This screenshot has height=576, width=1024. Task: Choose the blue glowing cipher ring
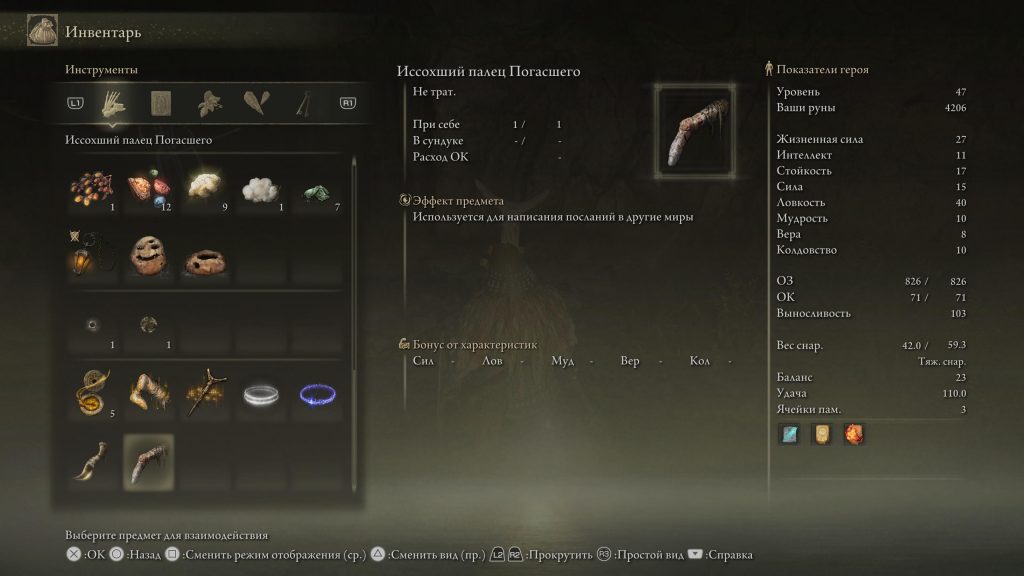318,394
